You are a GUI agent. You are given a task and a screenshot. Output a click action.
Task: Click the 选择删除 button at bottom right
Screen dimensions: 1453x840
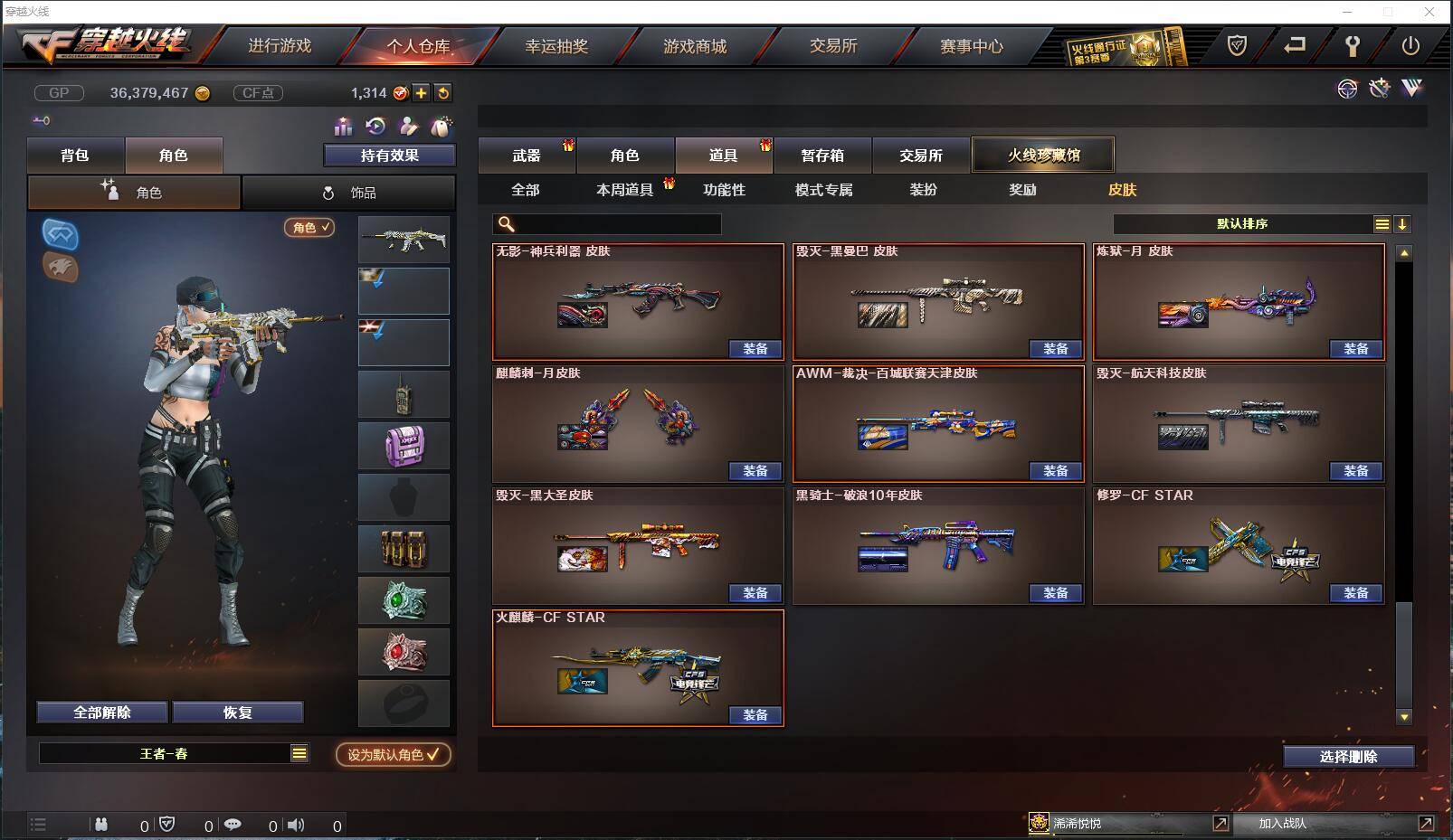pyautogui.click(x=1350, y=756)
